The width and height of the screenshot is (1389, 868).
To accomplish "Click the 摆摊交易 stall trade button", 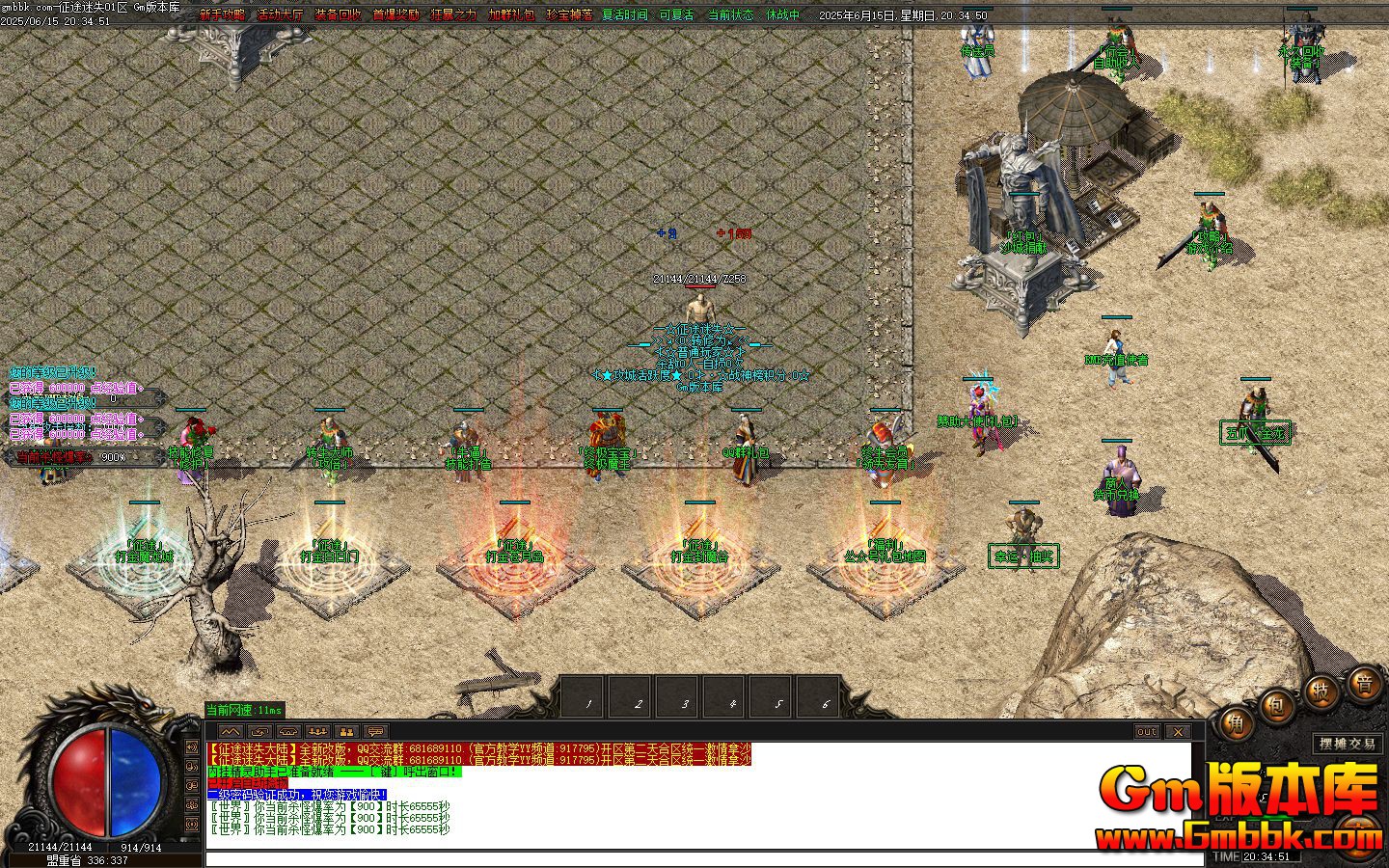I will pos(1349,744).
